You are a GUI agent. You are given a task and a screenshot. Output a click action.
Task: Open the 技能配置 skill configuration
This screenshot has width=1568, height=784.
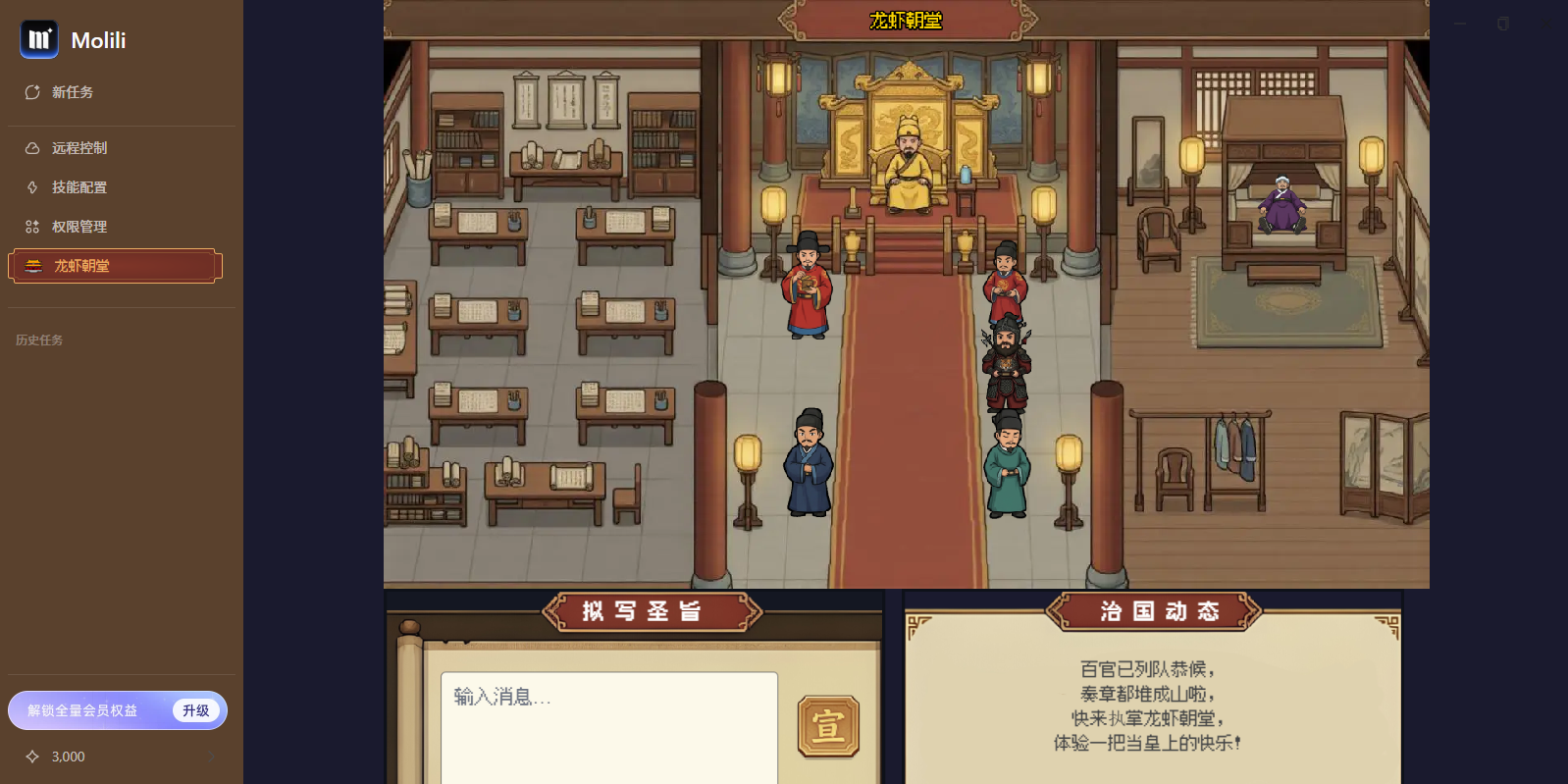(x=78, y=187)
